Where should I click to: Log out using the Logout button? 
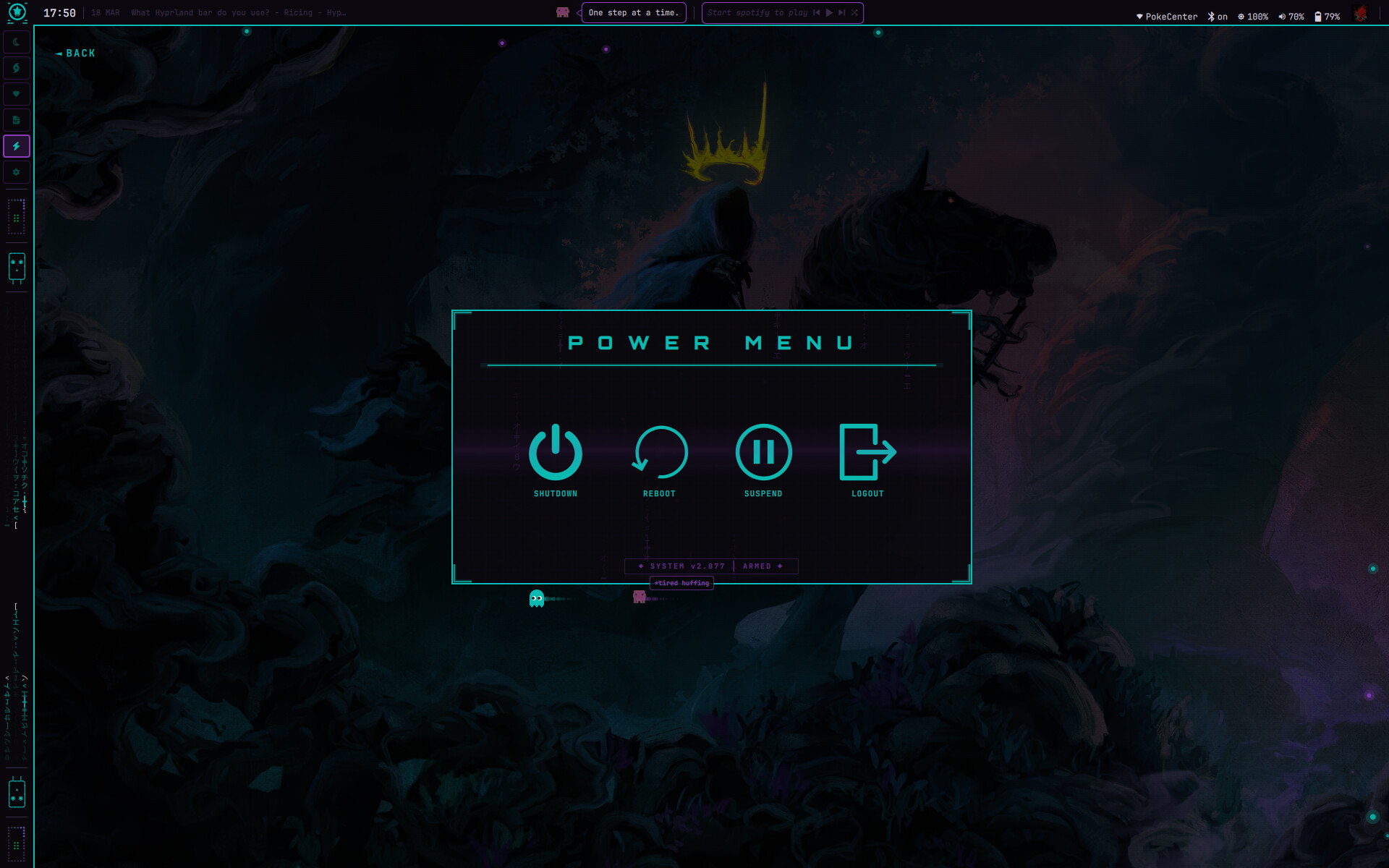pyautogui.click(x=867, y=454)
